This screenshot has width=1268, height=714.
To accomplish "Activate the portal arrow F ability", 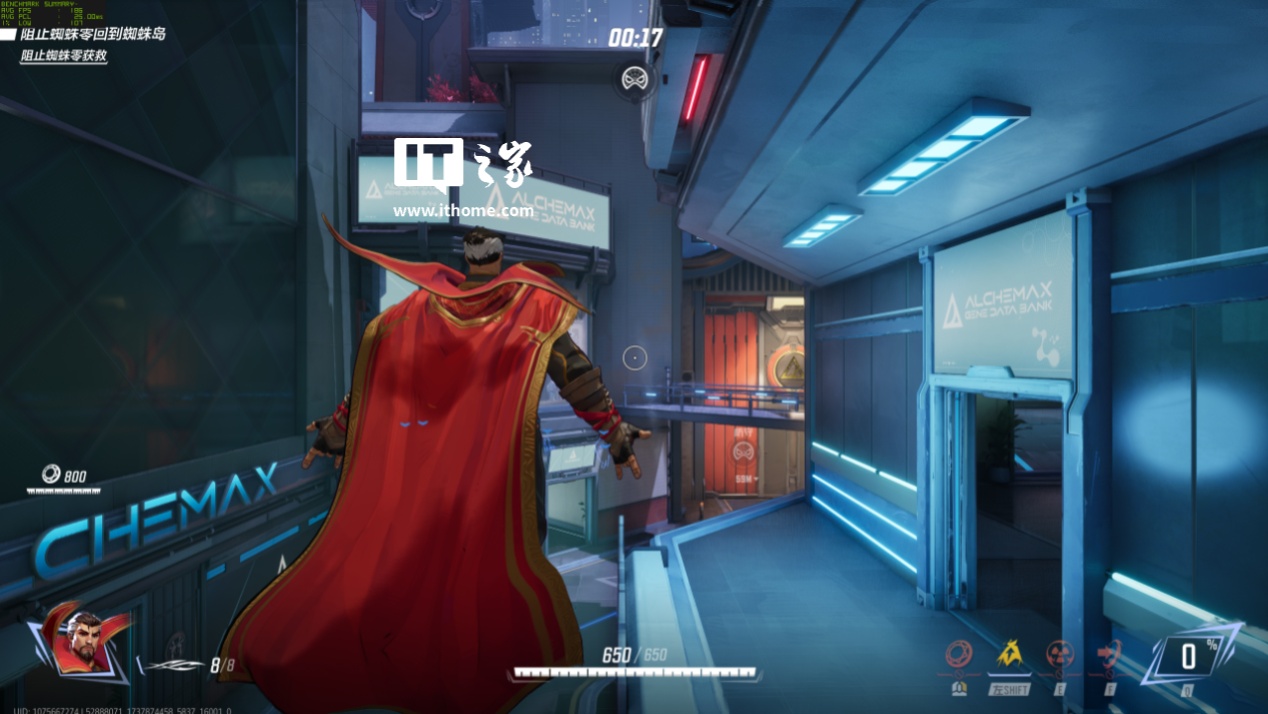I will coord(1109,655).
